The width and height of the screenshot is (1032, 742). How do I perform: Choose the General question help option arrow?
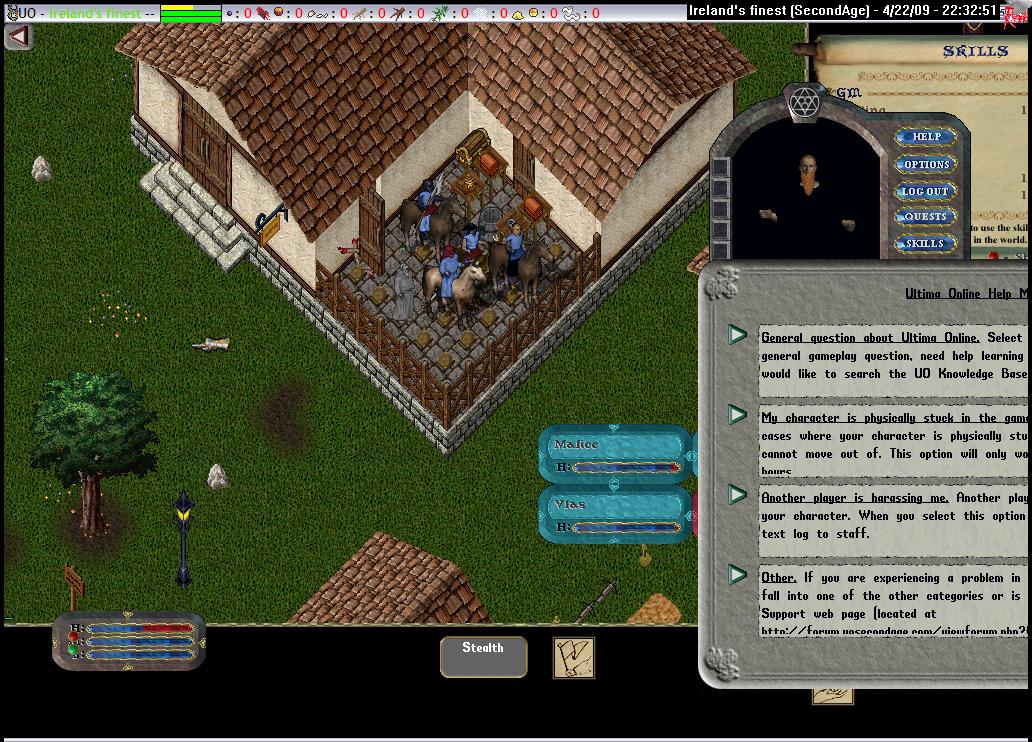[x=738, y=335]
